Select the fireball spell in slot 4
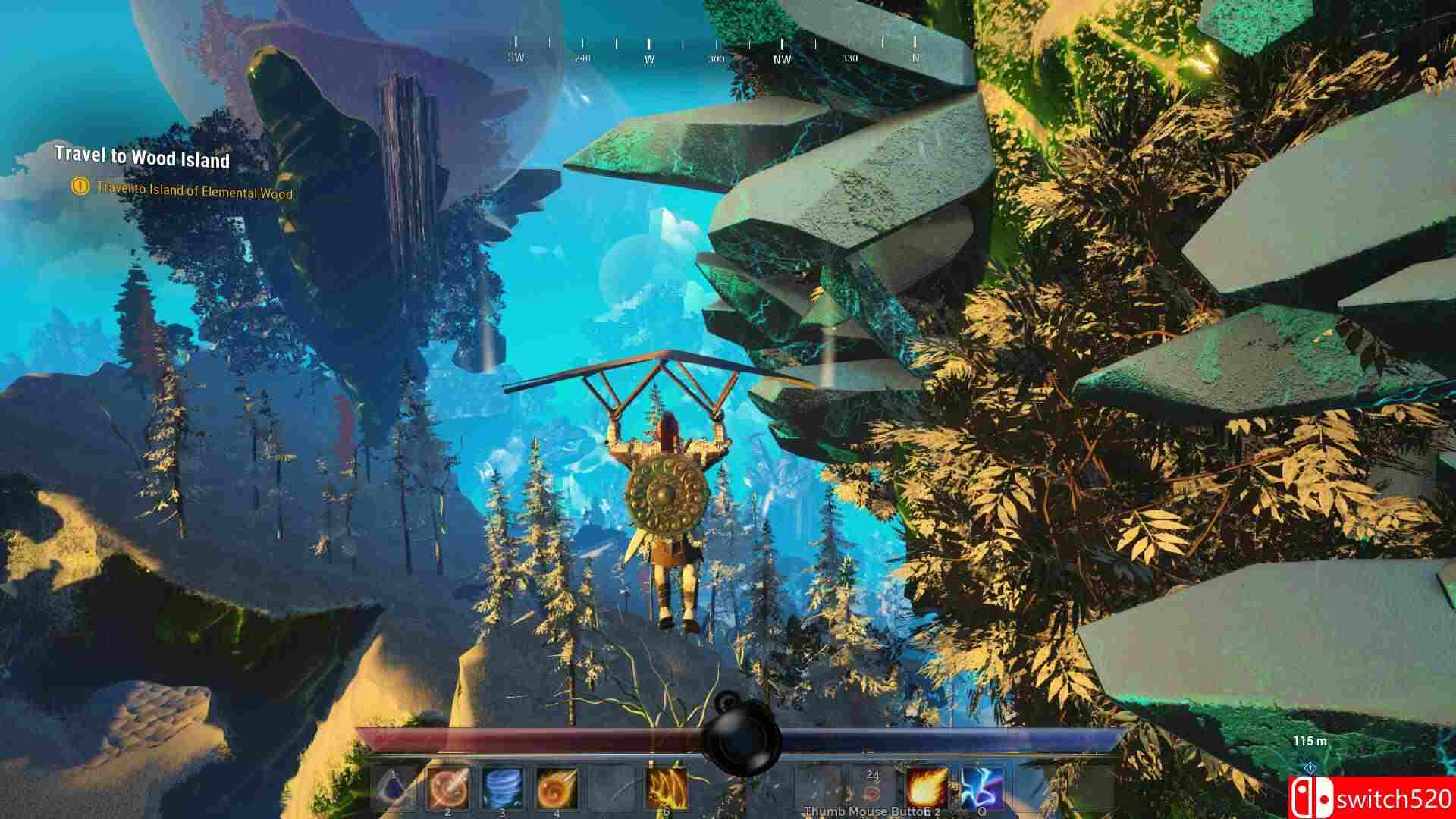The height and width of the screenshot is (819, 1456). (x=556, y=789)
